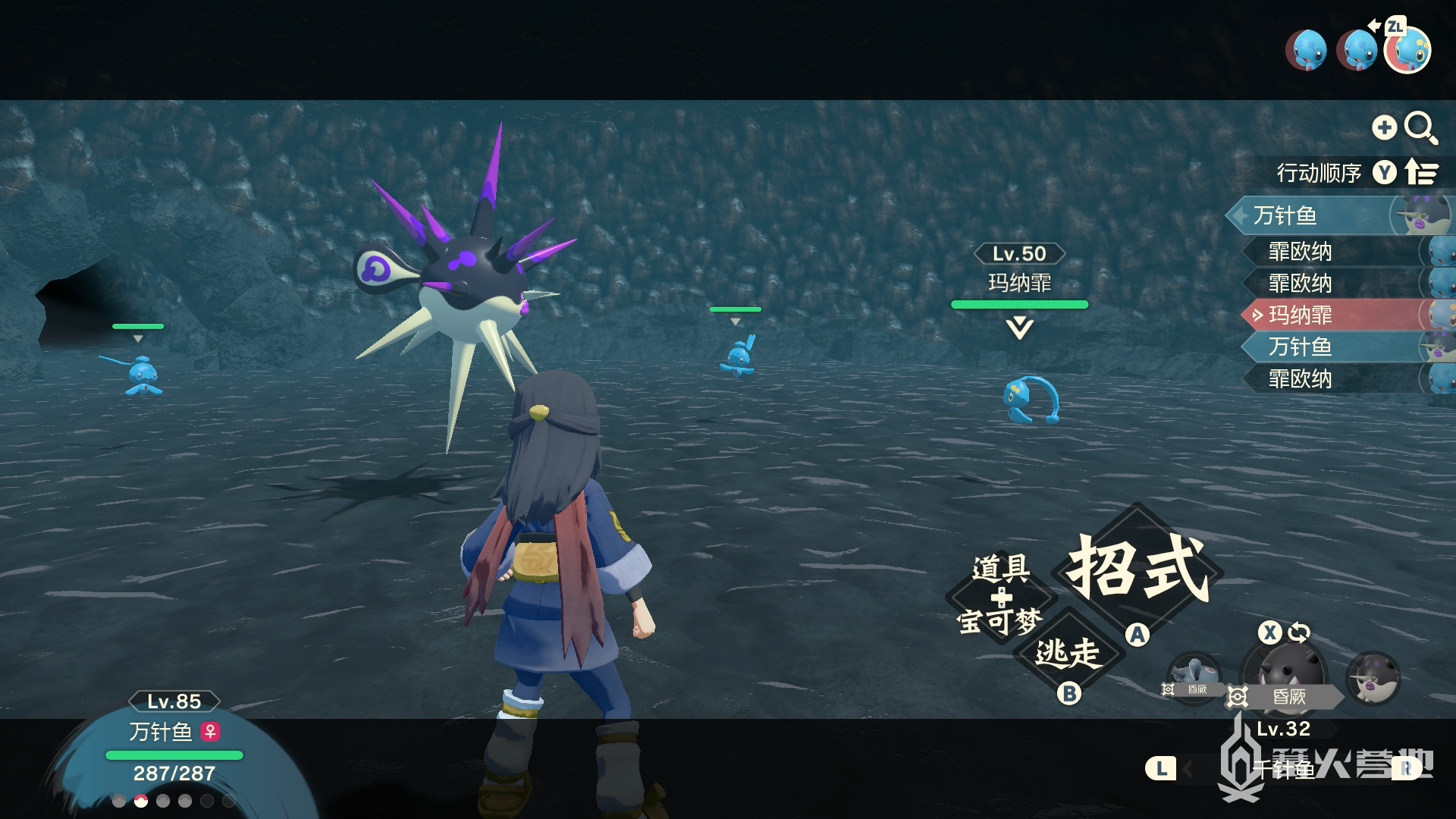
Task: Open the 招式 moves menu
Action: 1137,569
